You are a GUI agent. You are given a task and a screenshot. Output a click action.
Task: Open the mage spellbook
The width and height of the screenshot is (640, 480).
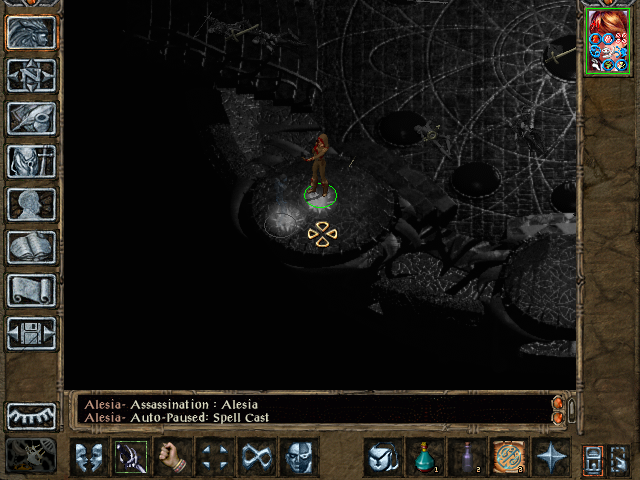coord(32,247)
